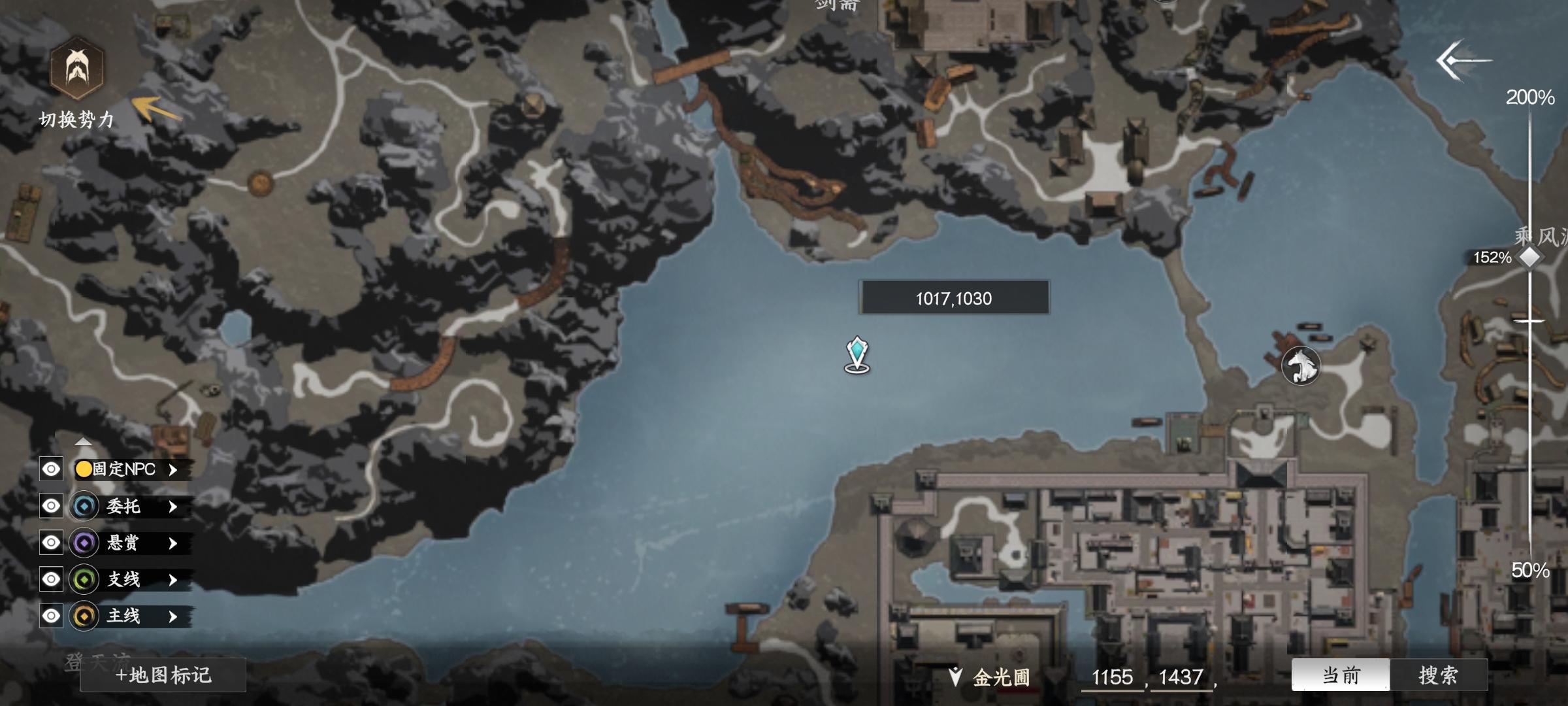Click the 悬赏 category icon in the legend
This screenshot has height=706, width=1568.
coord(84,543)
